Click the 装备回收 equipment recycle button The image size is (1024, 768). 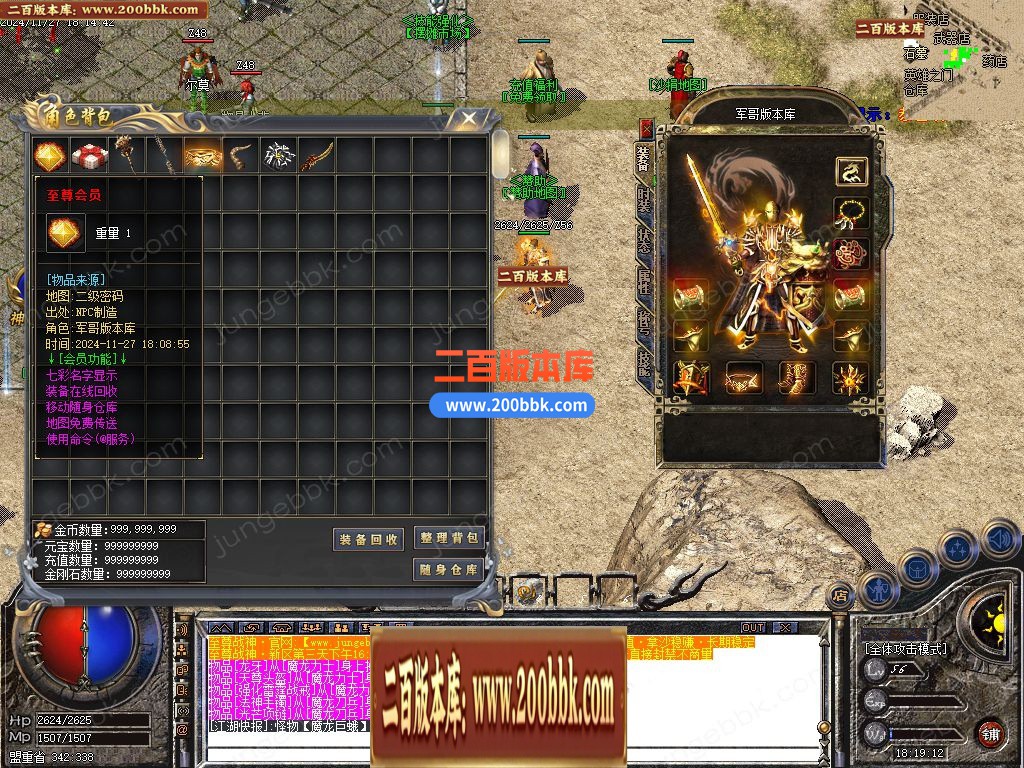pyautogui.click(x=368, y=539)
